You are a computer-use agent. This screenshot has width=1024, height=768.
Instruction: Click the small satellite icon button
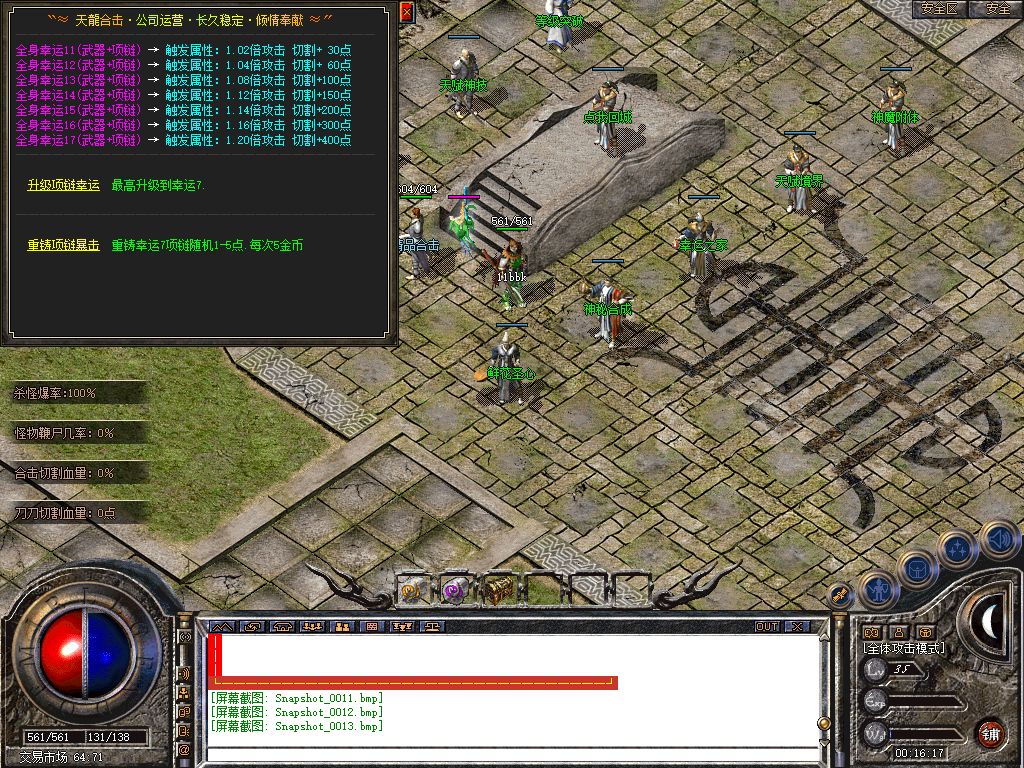[840, 594]
